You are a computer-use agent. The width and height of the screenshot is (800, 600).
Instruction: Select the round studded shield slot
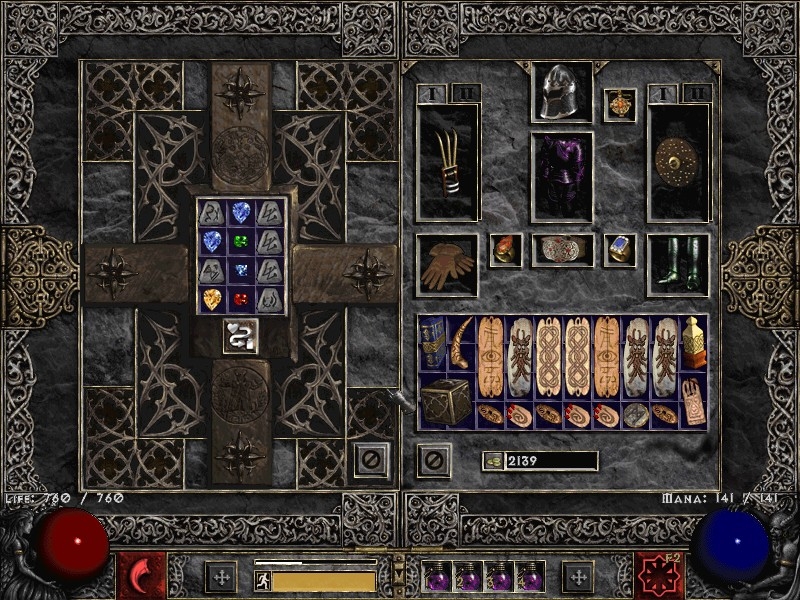(678, 162)
